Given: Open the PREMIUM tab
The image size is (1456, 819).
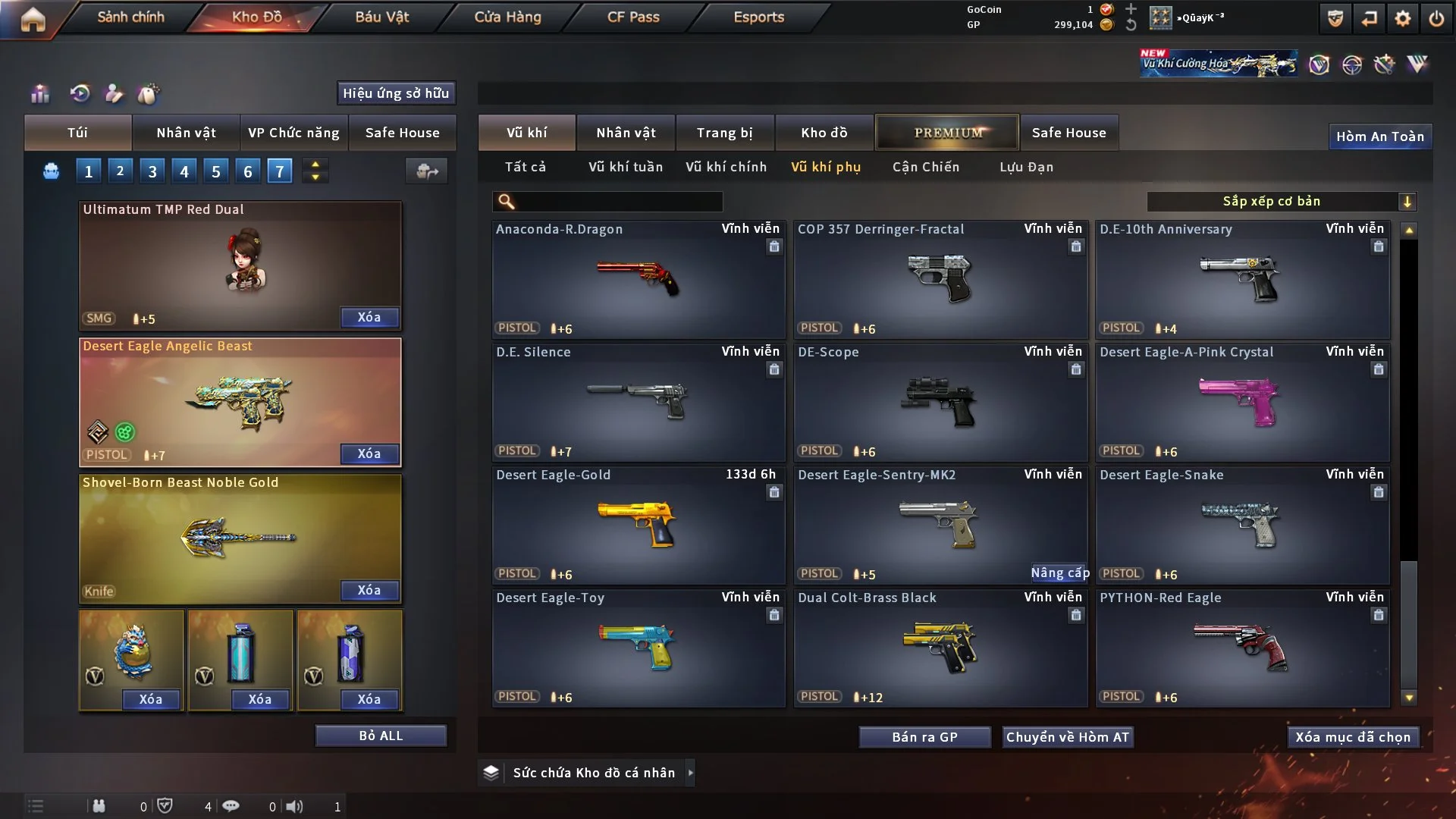Looking at the screenshot, I should (x=948, y=133).
